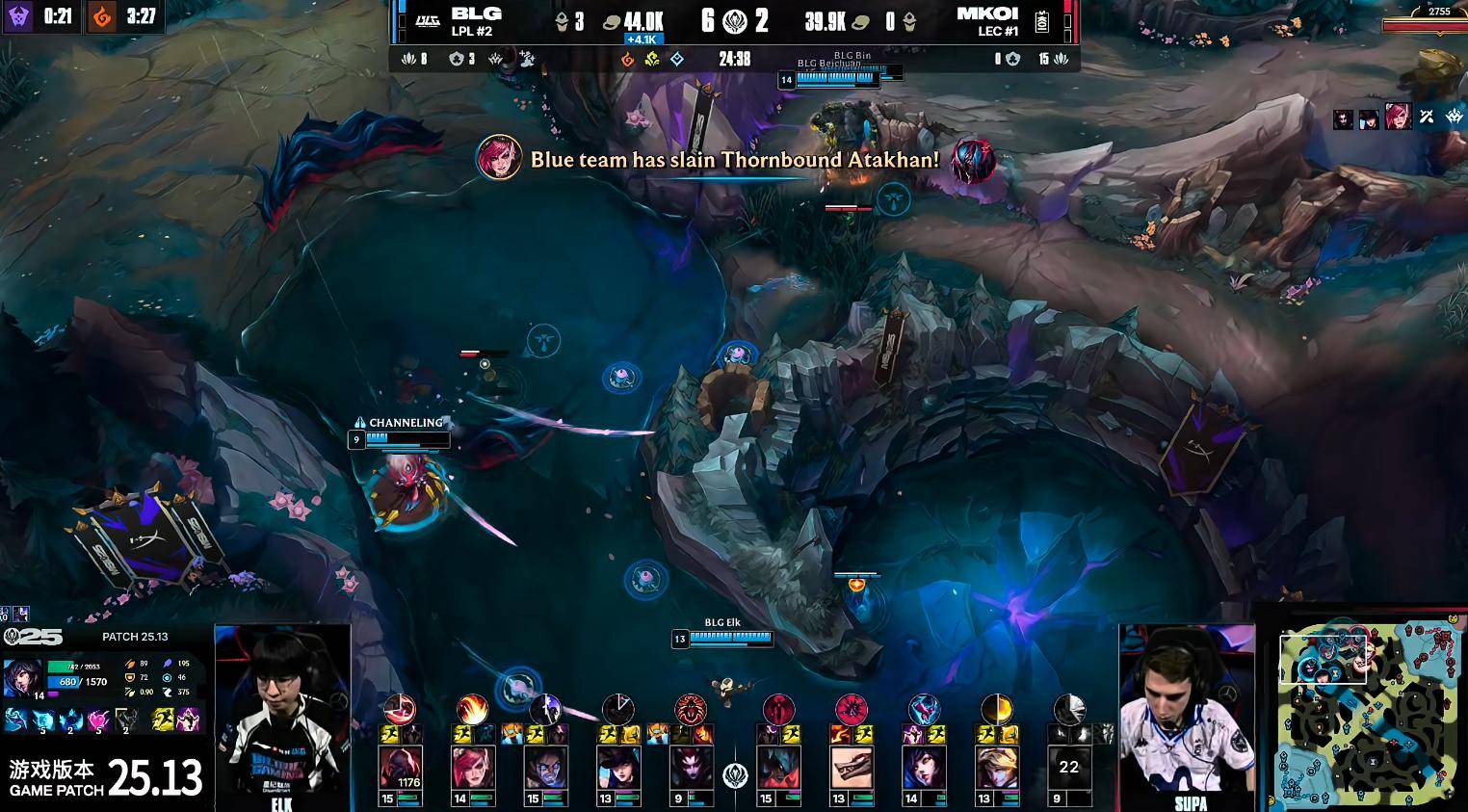The width and height of the screenshot is (1468, 812).
Task: Click the respawn timer showing 22
Action: [x=1069, y=767]
